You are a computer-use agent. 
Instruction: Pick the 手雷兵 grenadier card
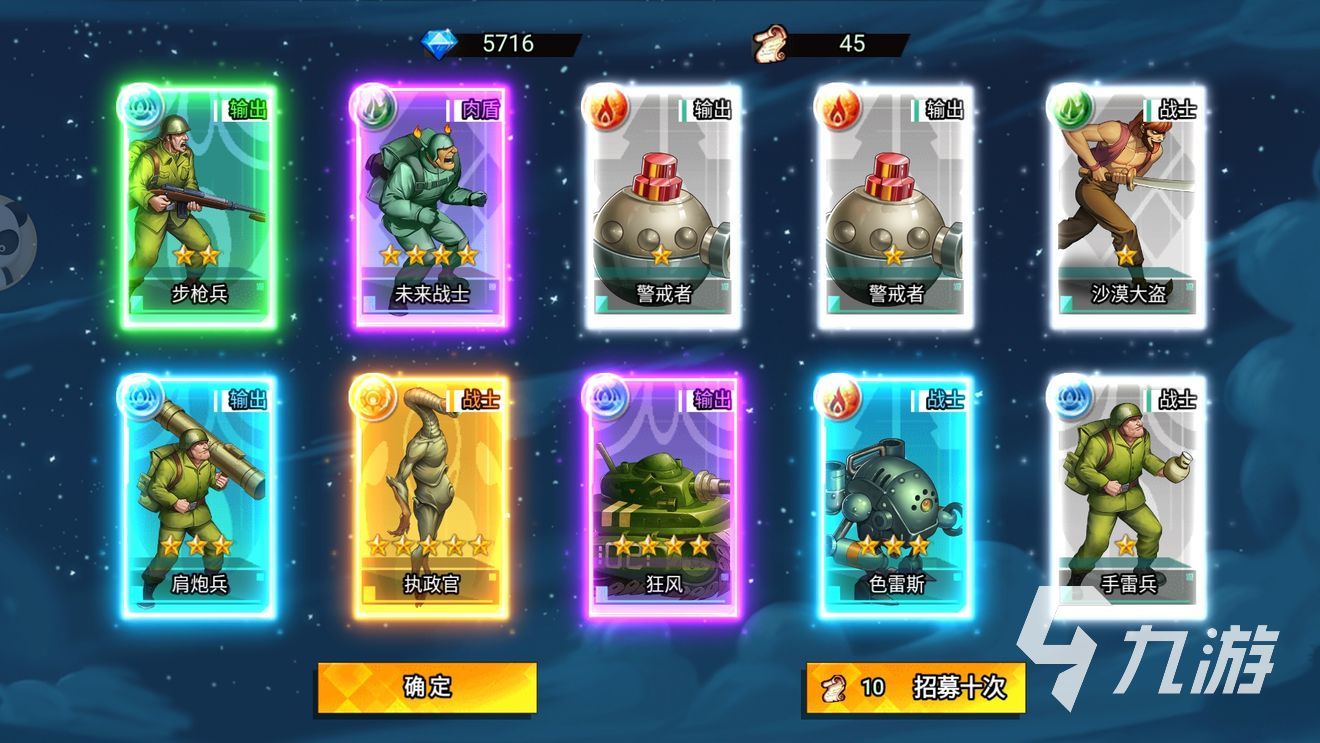pos(1128,496)
